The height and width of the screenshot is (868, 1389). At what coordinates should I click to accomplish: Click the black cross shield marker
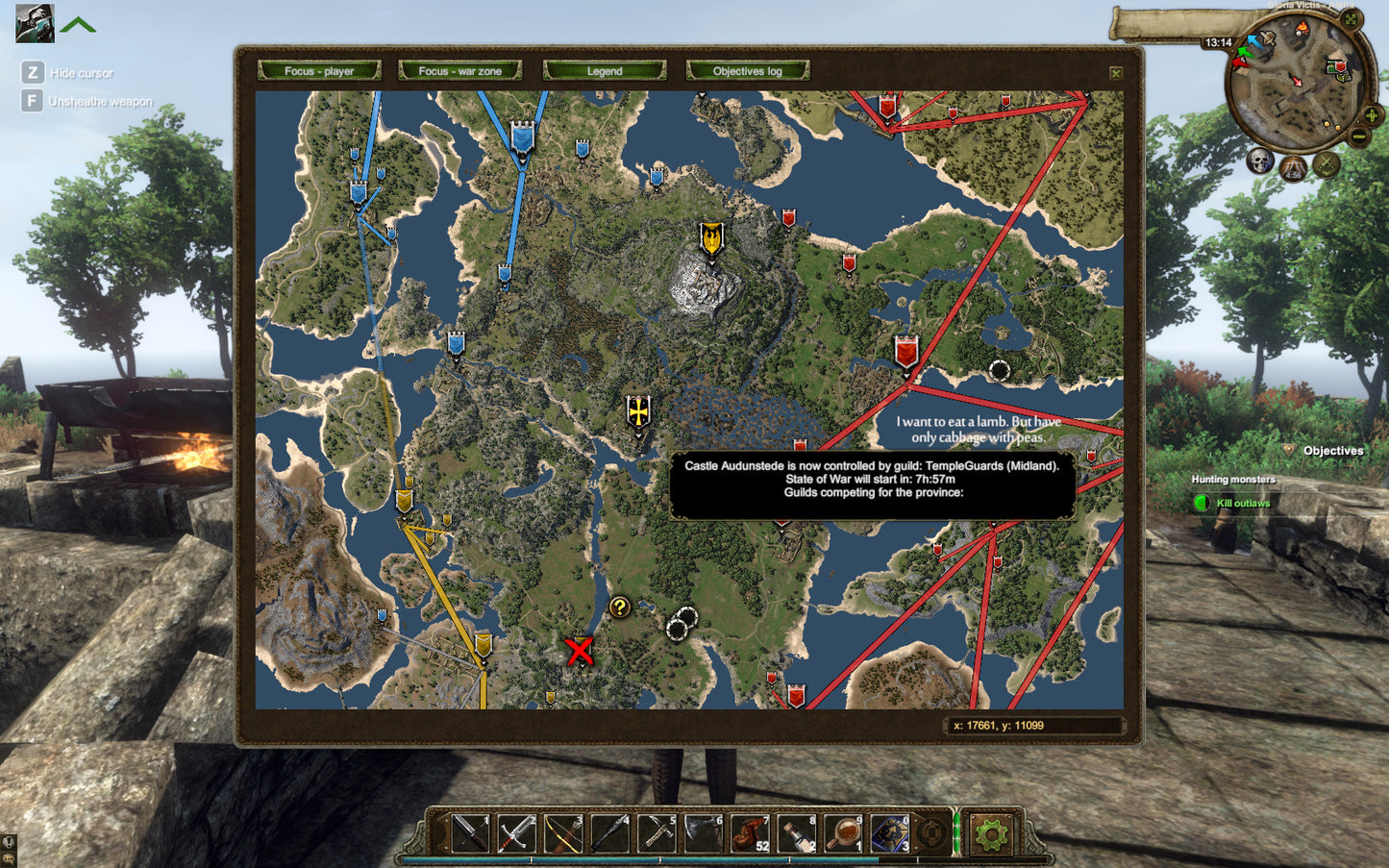pyautogui.click(x=638, y=412)
